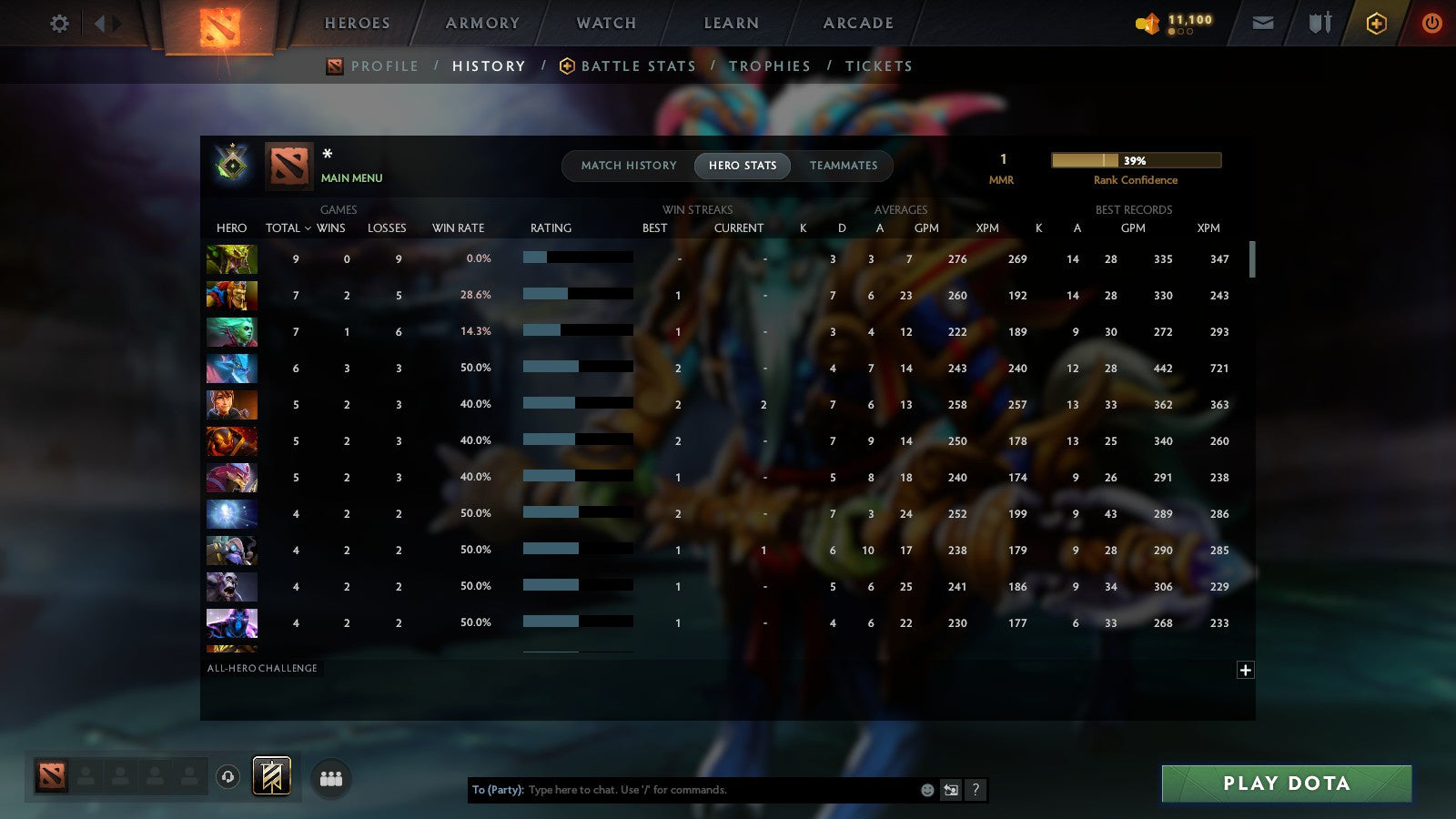
Task: Toggle the Hero Stats view
Action: (743, 166)
